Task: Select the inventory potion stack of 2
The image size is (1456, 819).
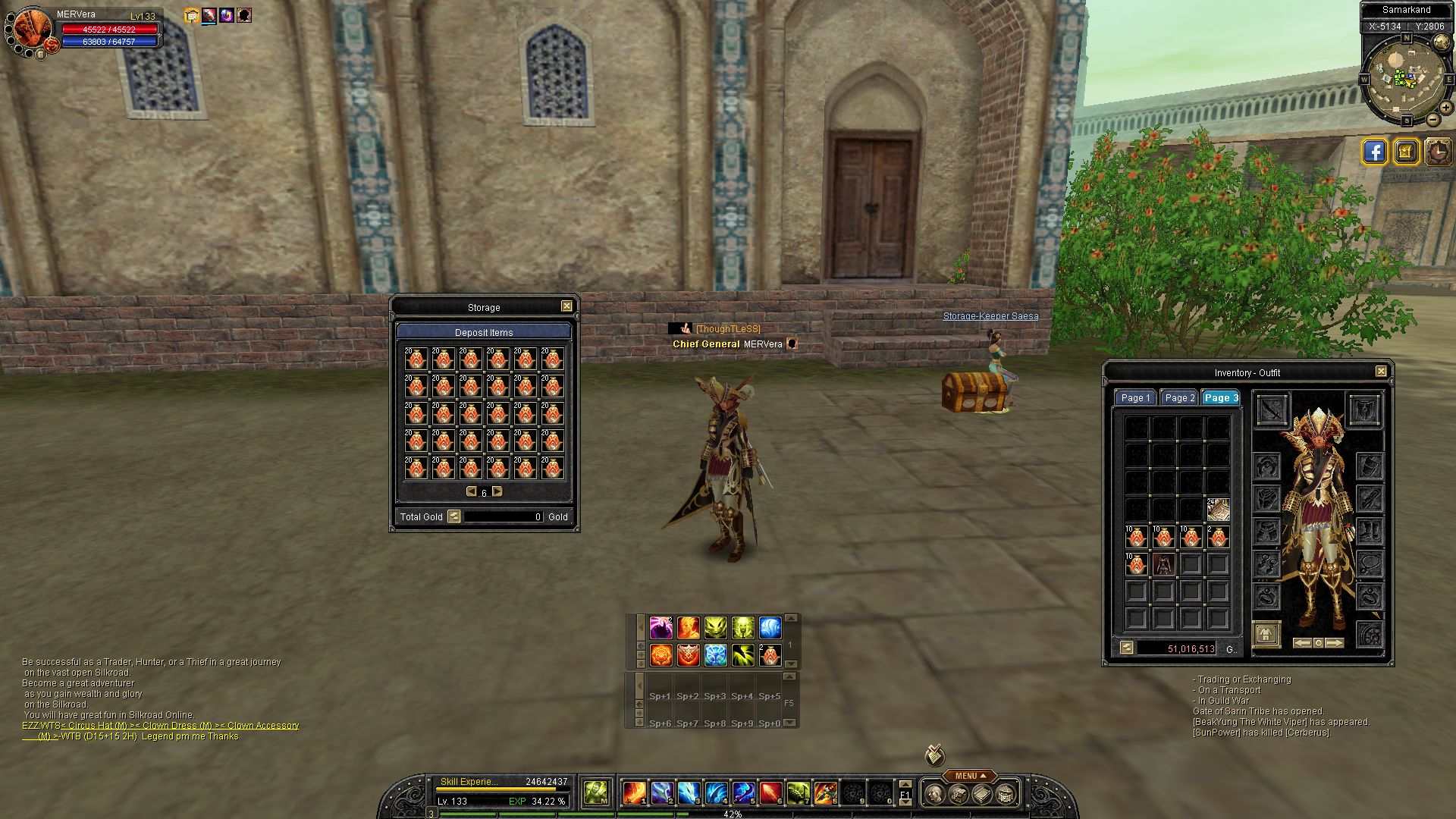Action: tap(770, 655)
